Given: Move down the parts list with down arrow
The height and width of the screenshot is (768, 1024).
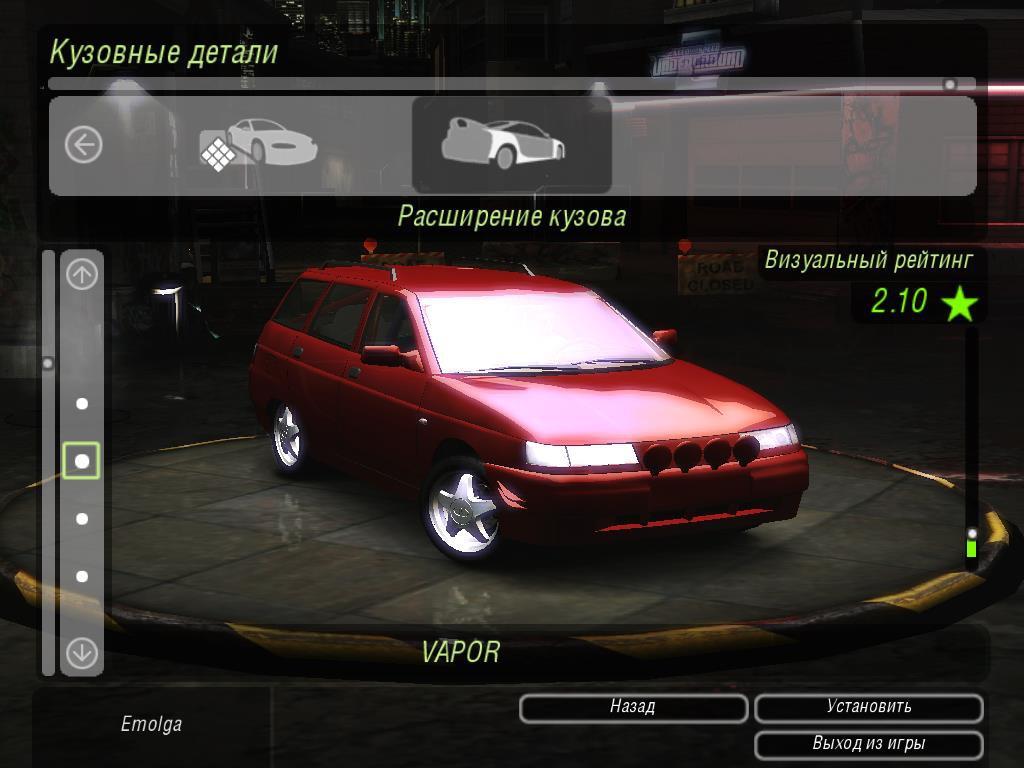Looking at the screenshot, I should tap(82, 654).
